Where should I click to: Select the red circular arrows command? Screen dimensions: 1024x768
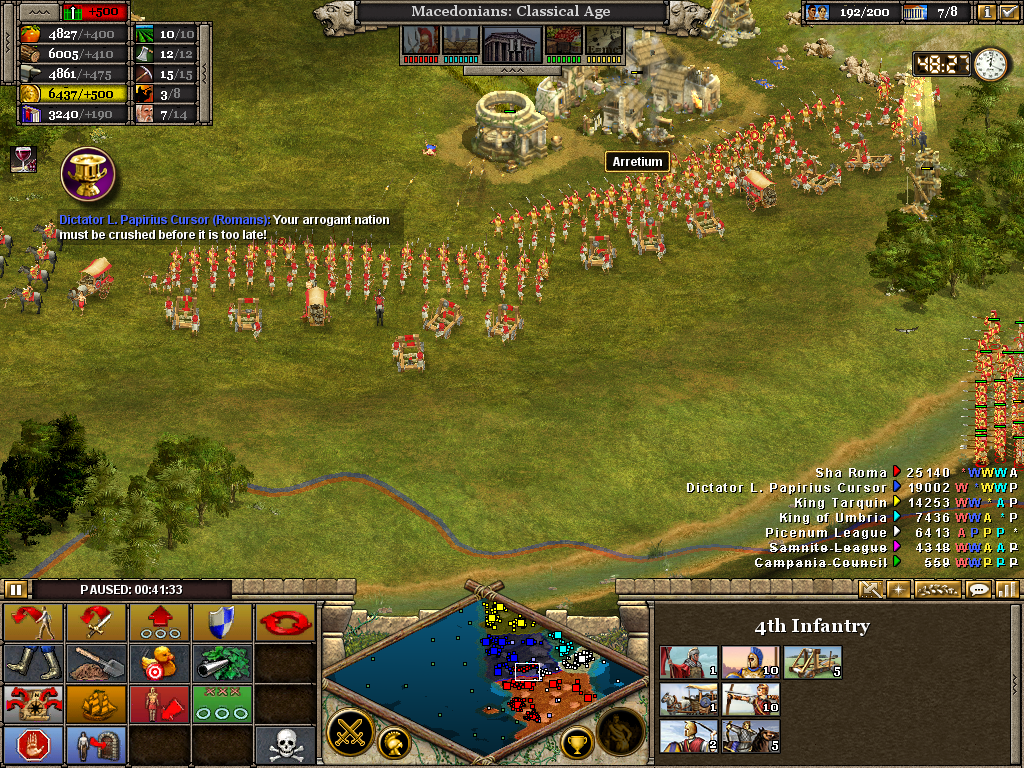click(285, 623)
